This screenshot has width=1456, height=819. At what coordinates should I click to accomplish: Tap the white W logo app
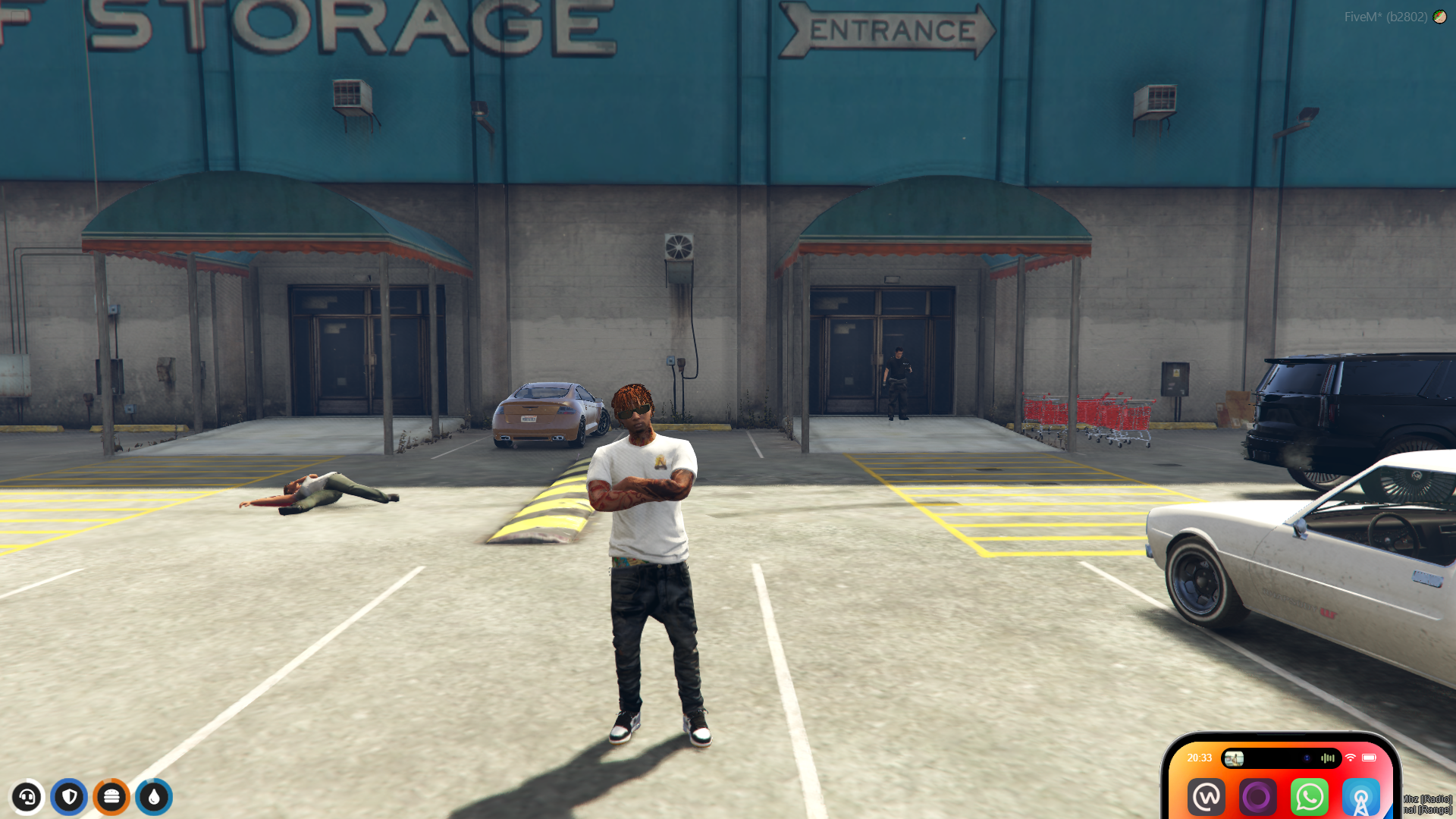point(1207,797)
